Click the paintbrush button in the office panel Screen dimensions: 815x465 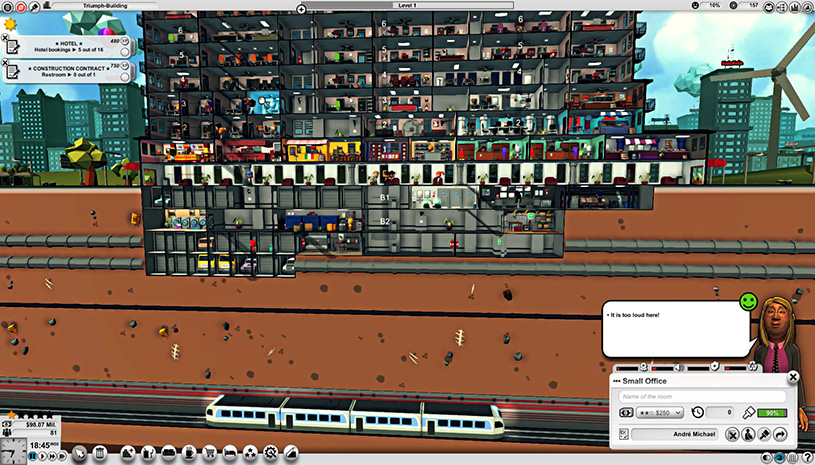coord(765,434)
